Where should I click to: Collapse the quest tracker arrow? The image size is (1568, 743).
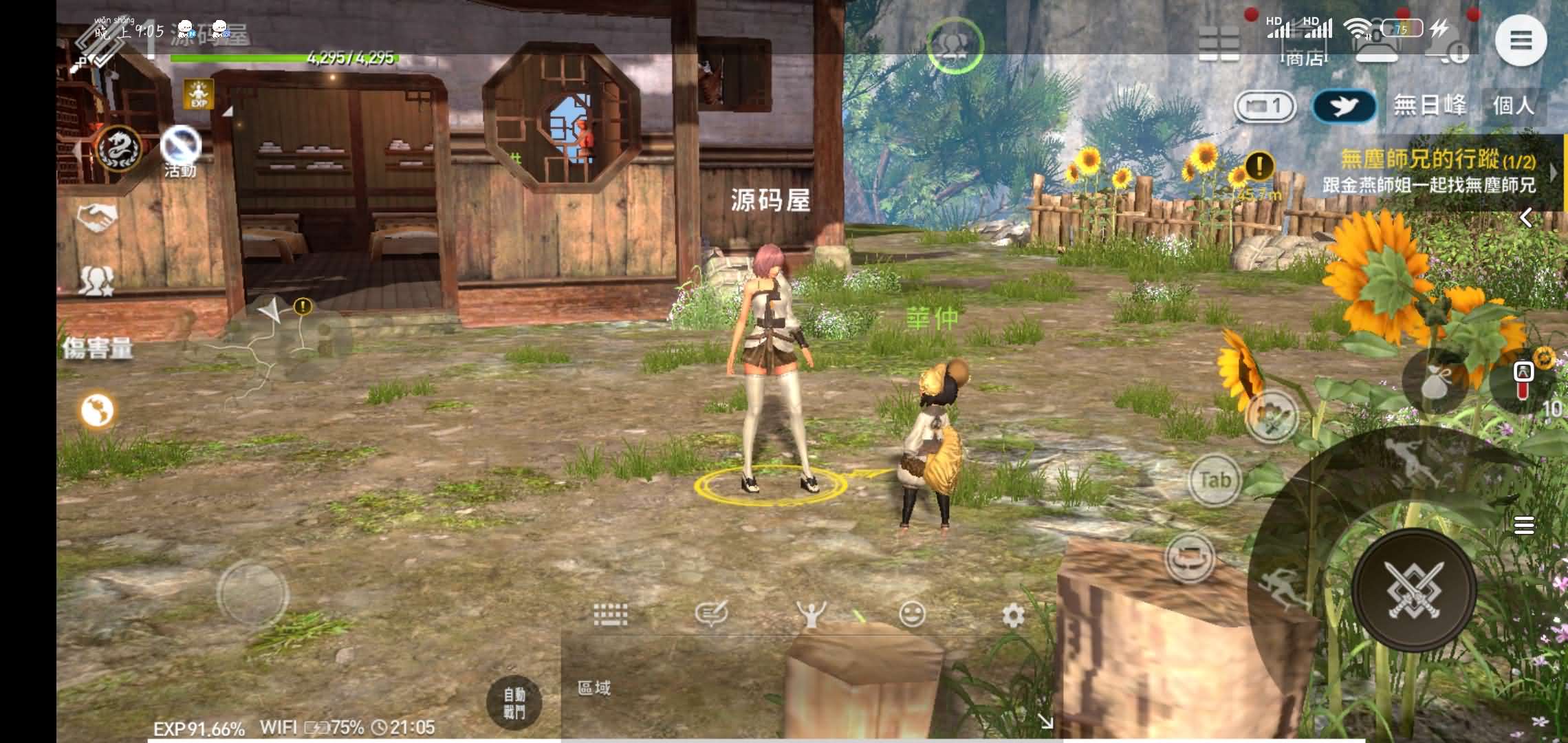click(x=1526, y=218)
